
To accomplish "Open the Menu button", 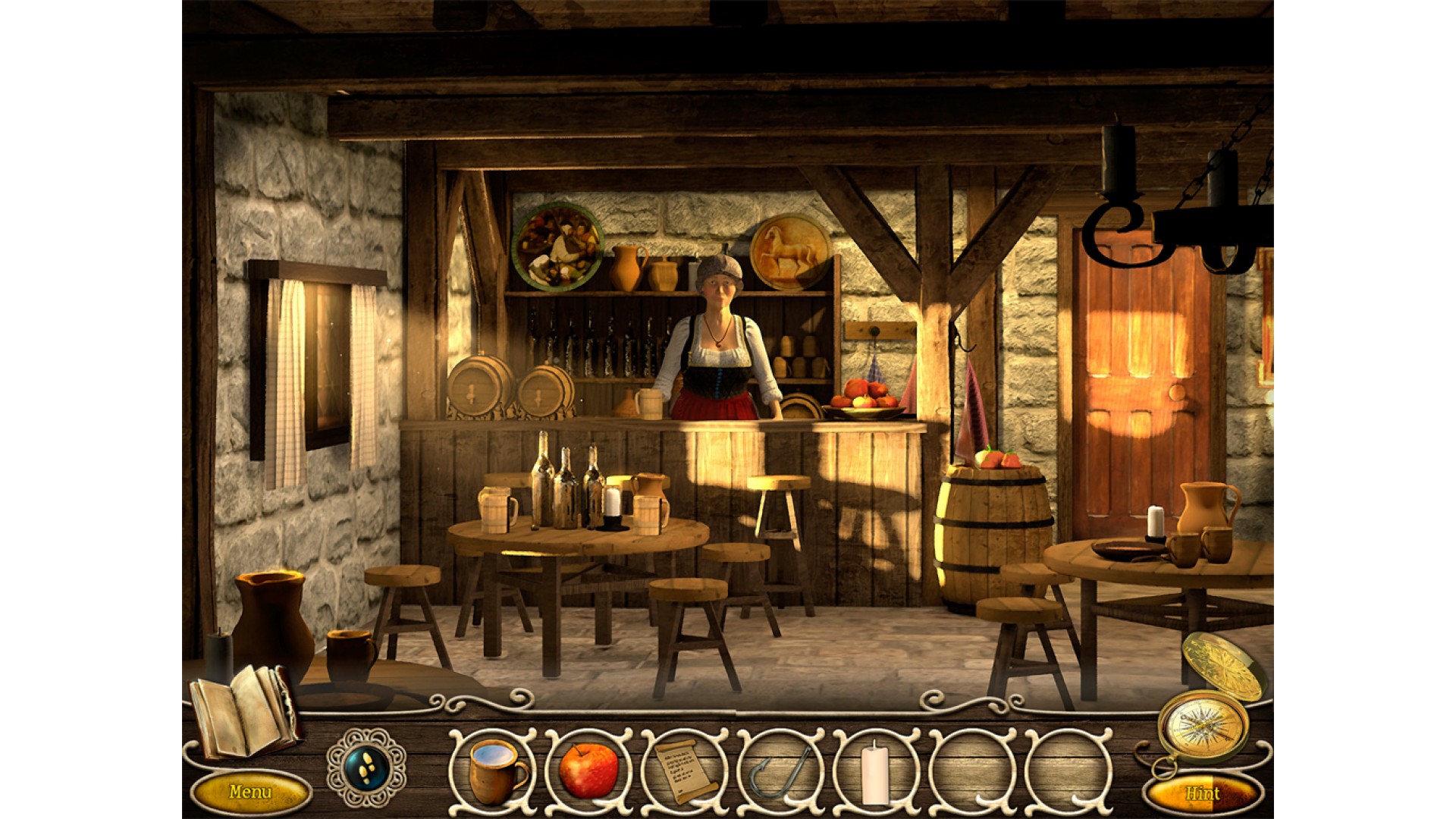I will click(251, 792).
